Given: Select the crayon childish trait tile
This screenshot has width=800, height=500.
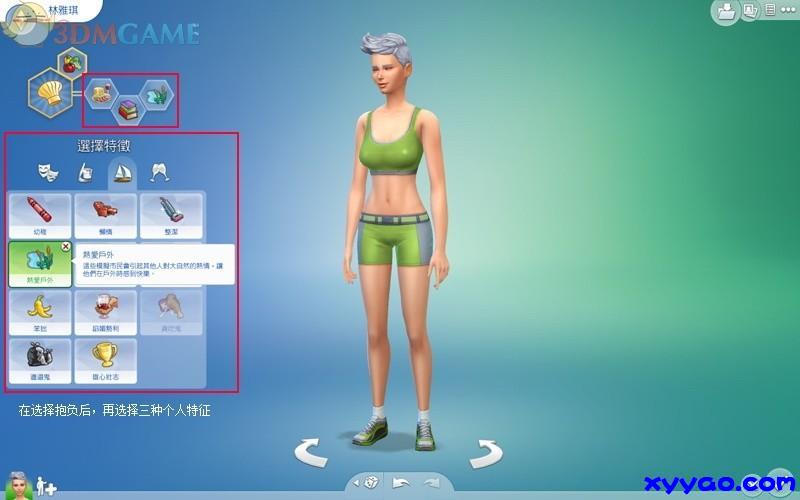Looking at the screenshot, I should [39, 214].
